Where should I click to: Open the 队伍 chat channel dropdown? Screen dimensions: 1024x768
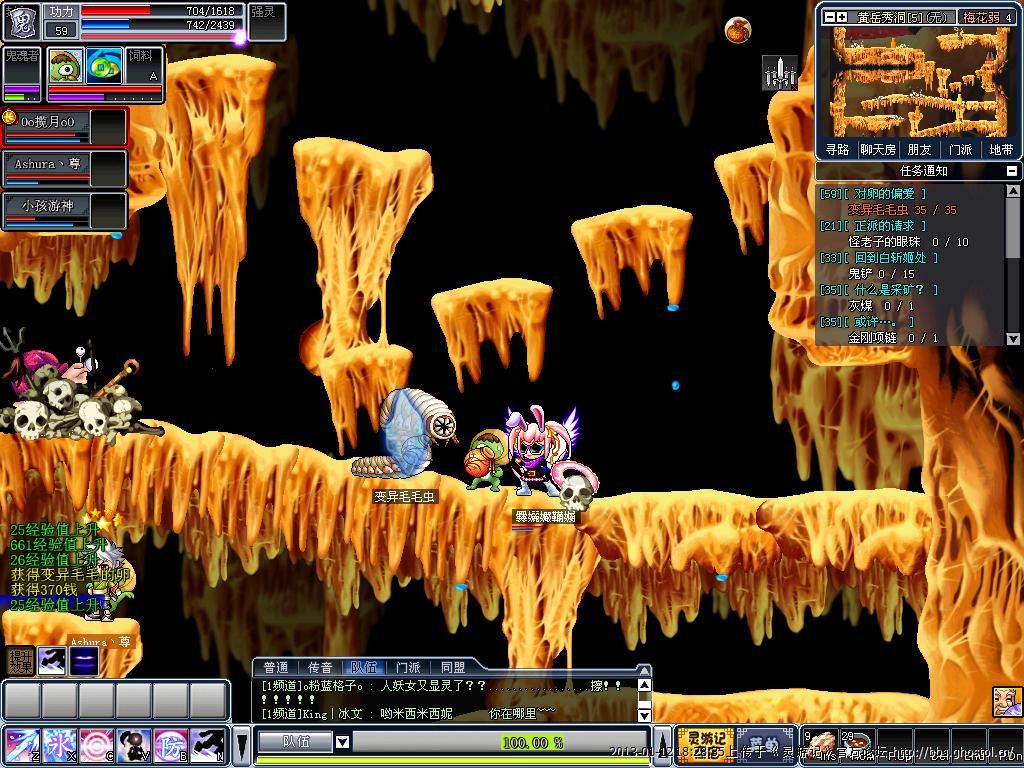pos(342,742)
